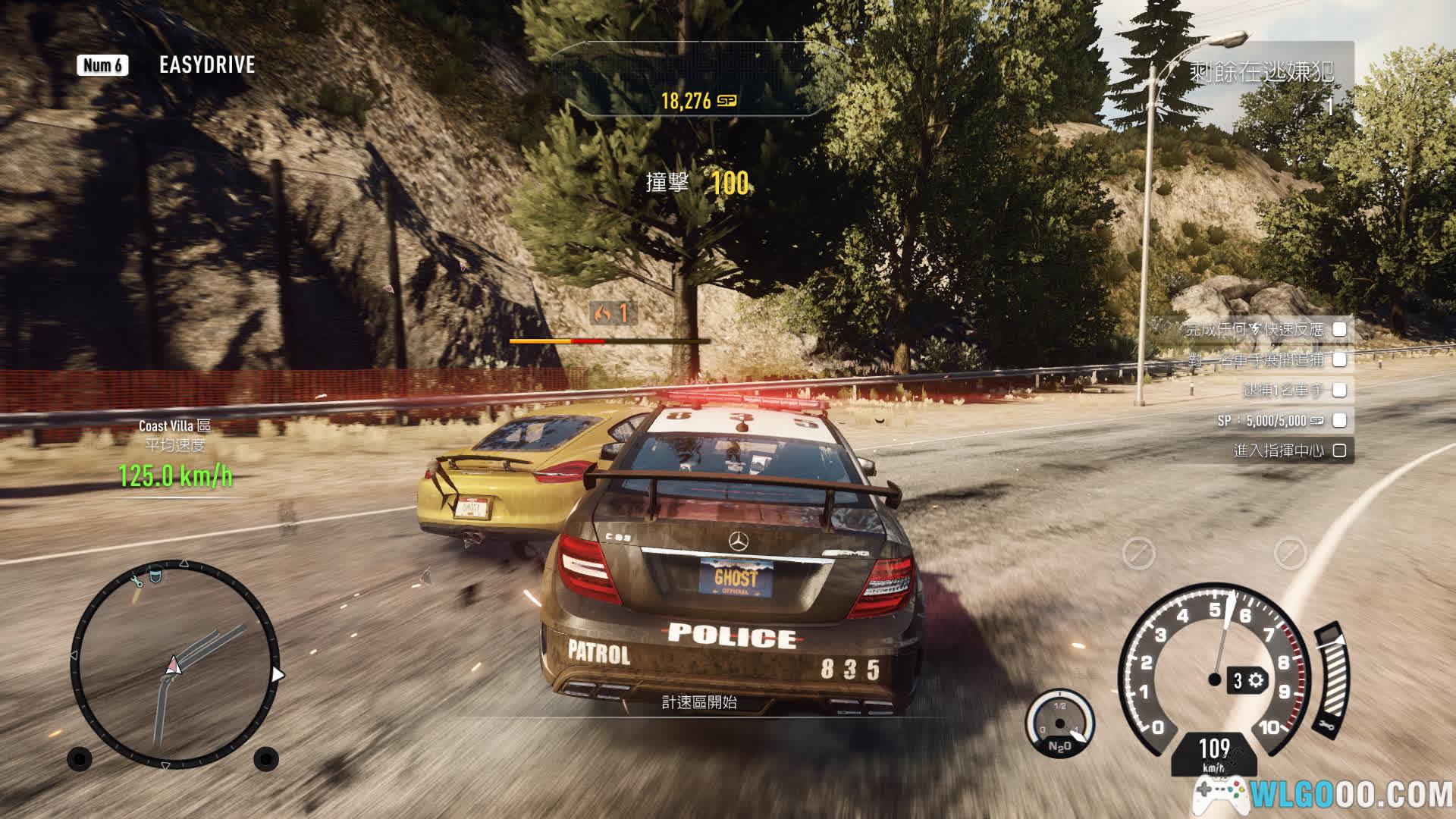Click the white player arrow on minimap
Viewport: 1456px width, 819px height.
(x=174, y=666)
